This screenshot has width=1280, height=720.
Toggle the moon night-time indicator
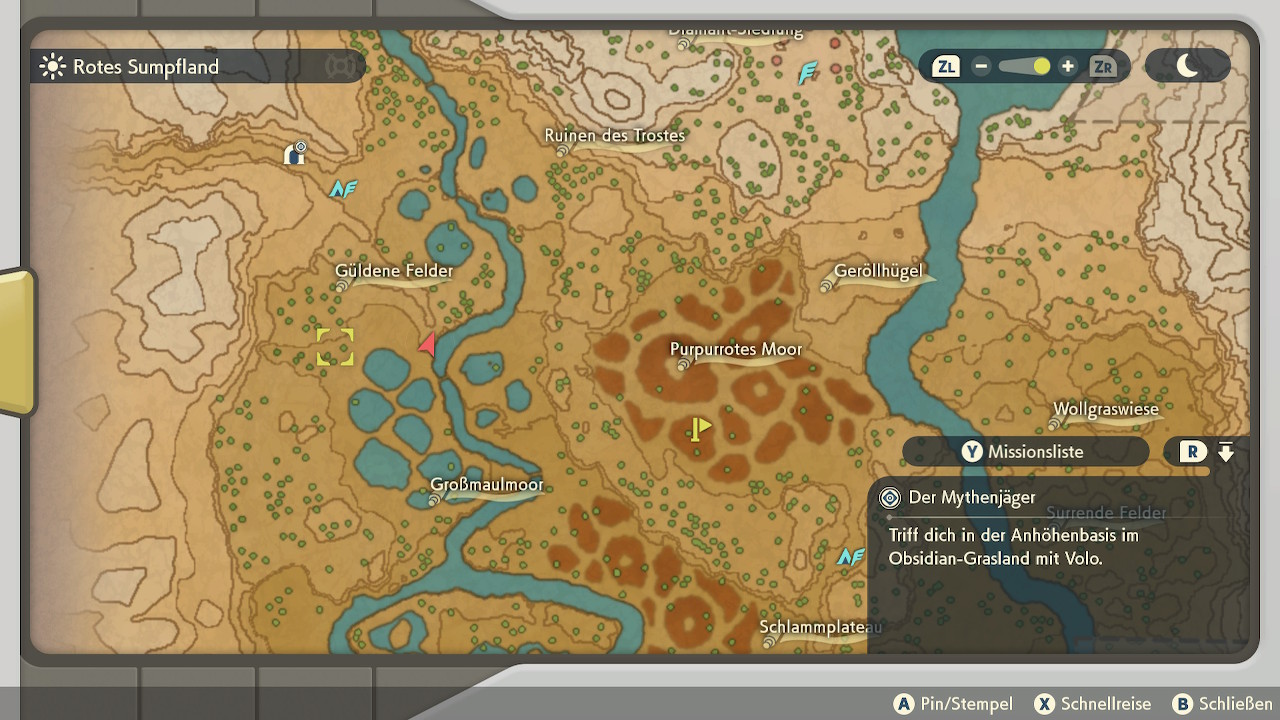(x=1188, y=66)
